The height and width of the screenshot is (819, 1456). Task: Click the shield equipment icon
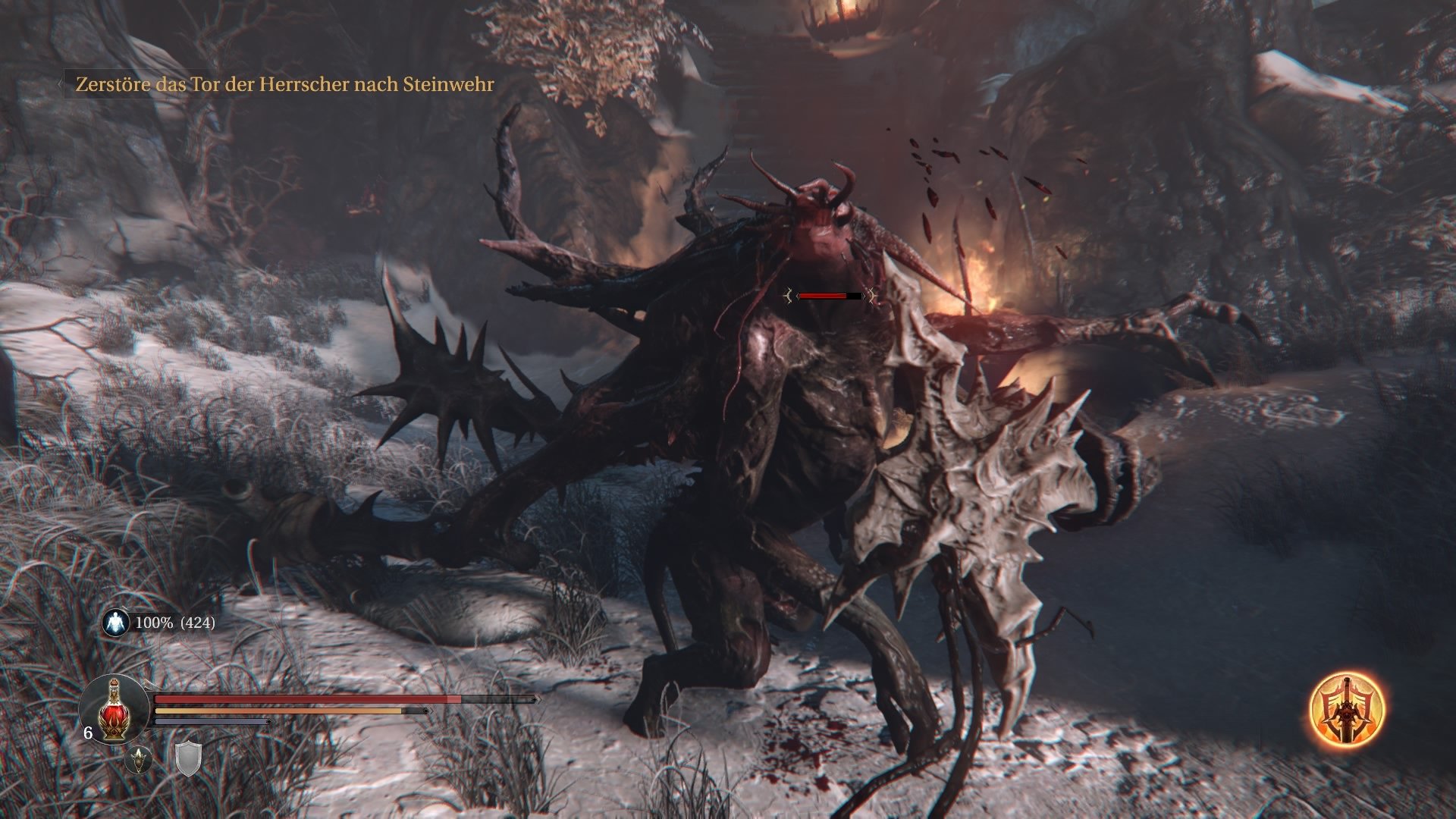click(x=188, y=761)
